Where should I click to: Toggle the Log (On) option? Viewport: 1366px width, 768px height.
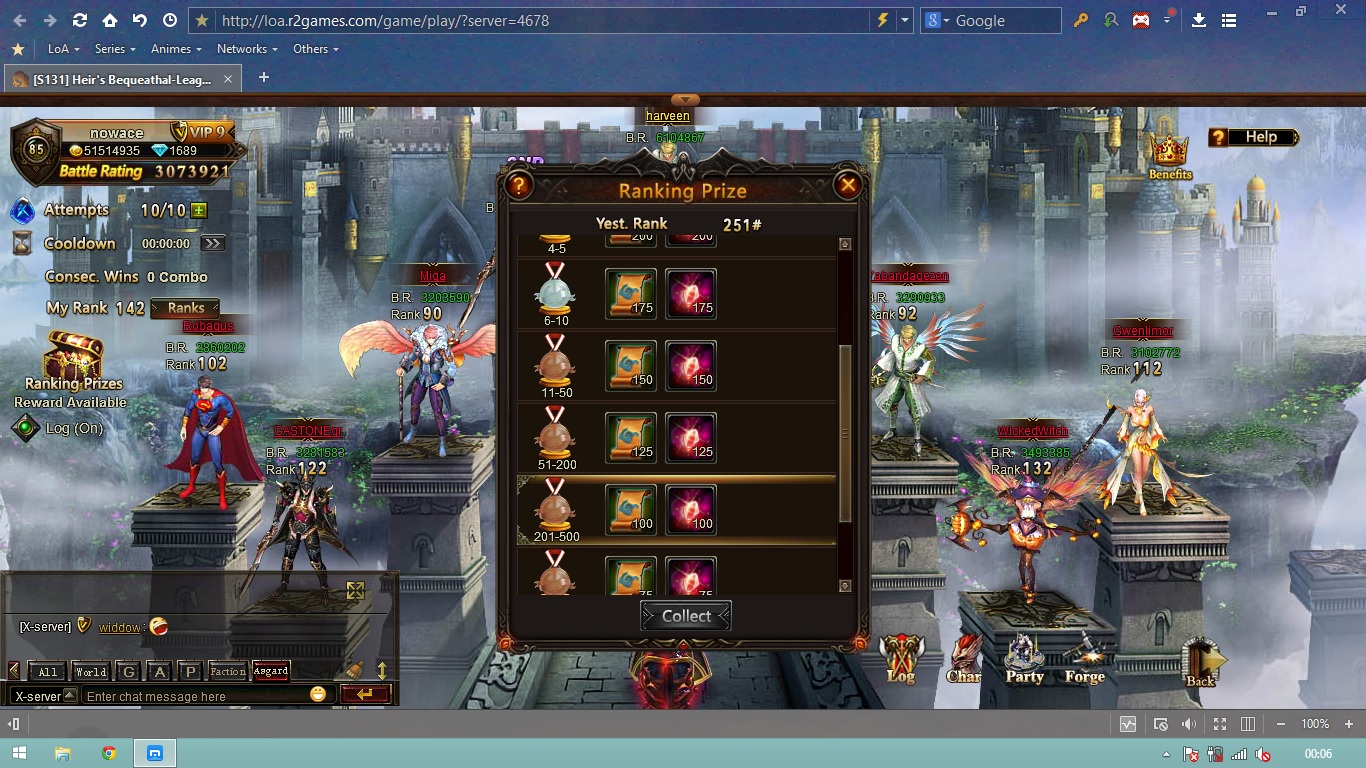click(26, 428)
